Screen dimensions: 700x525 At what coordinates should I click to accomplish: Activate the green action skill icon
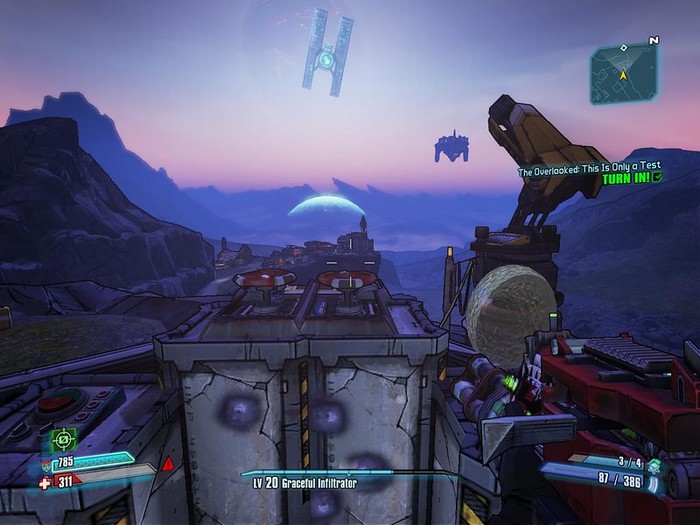tap(64, 439)
